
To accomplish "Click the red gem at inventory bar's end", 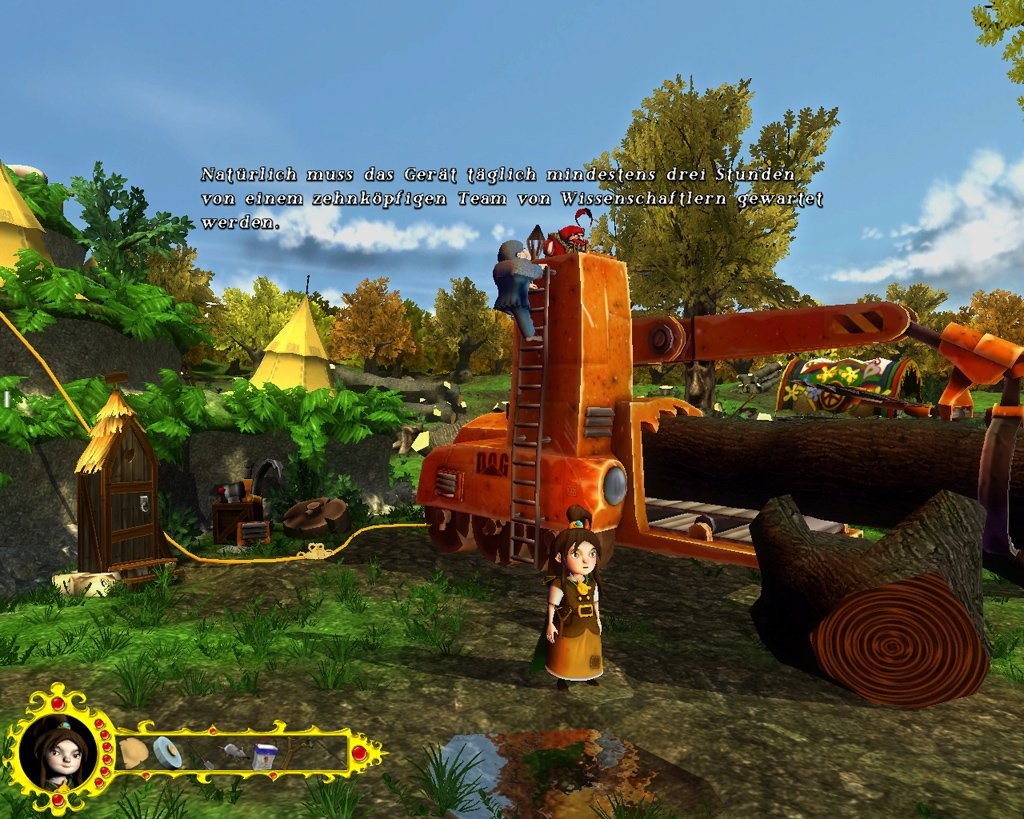I will tap(359, 752).
